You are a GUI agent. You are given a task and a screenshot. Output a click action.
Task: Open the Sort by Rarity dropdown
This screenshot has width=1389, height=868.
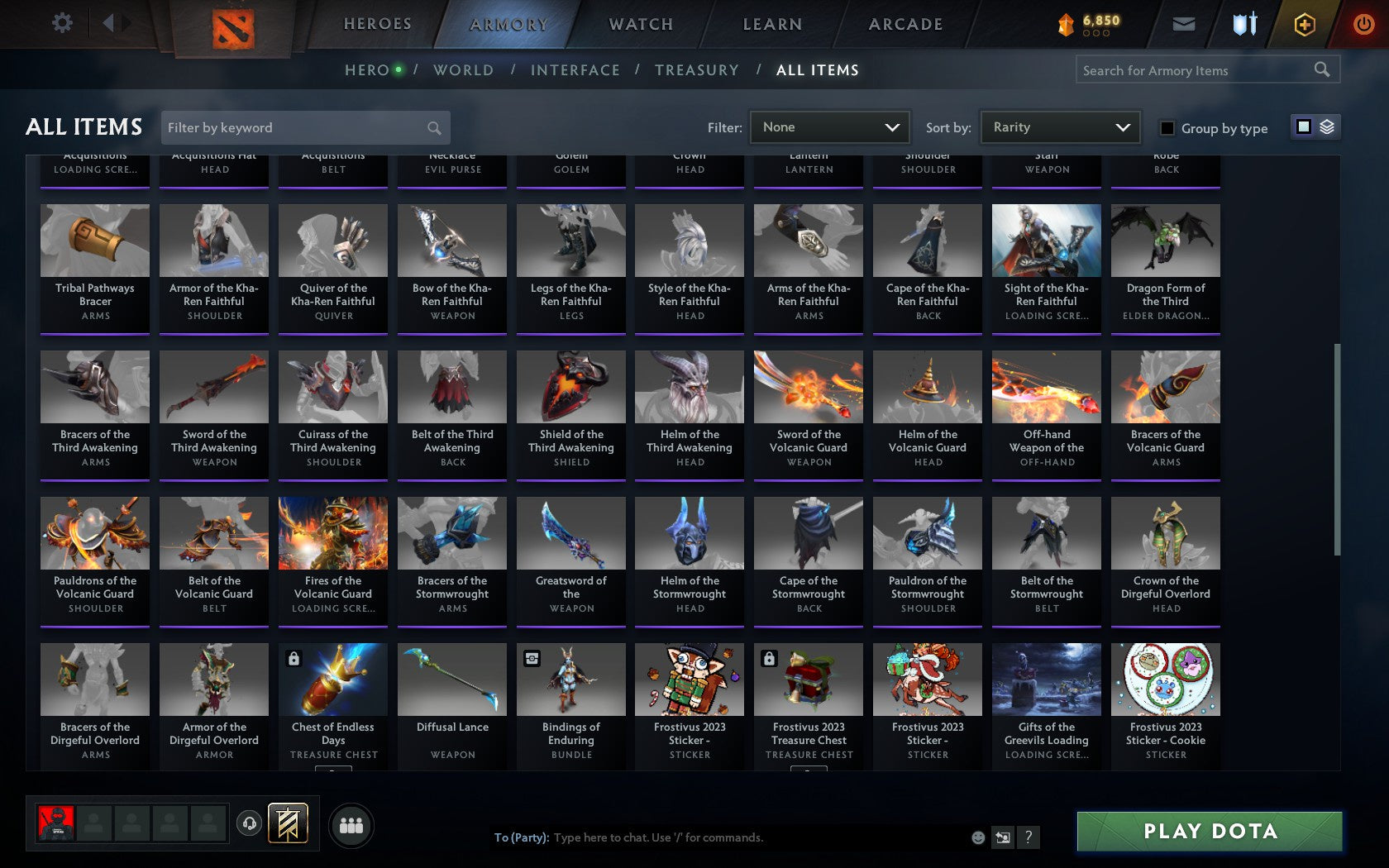(x=1059, y=127)
